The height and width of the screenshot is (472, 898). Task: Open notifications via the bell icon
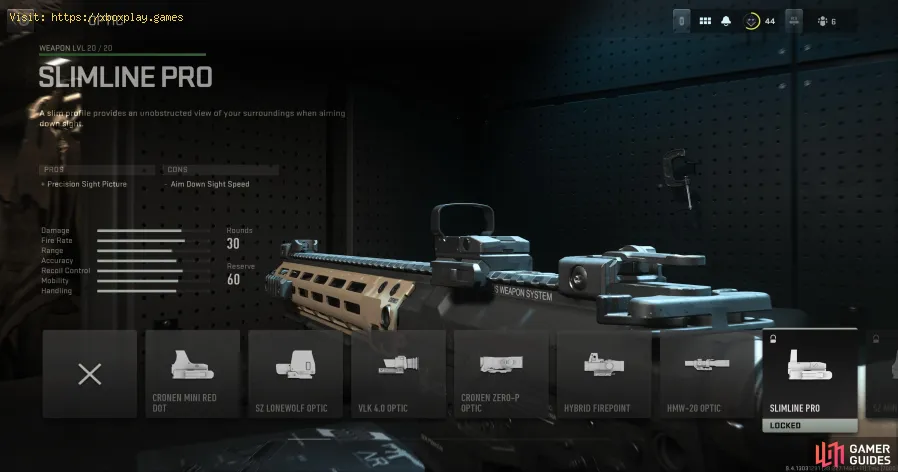pos(725,20)
